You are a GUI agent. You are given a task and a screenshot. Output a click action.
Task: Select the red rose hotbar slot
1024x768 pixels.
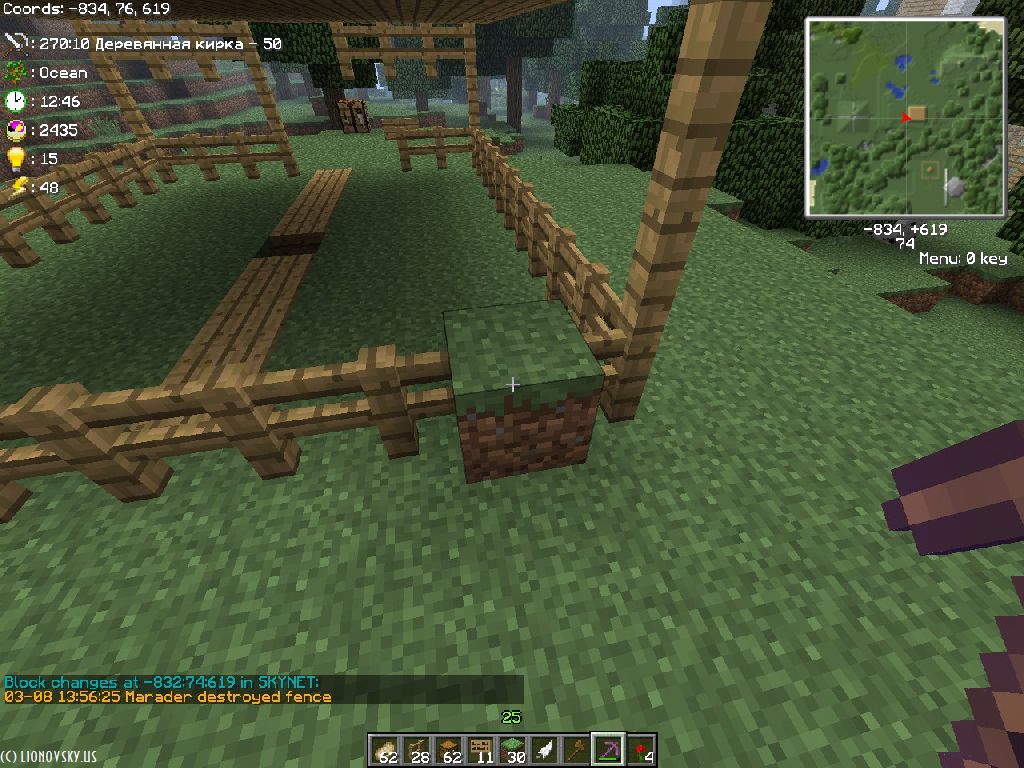[x=642, y=750]
